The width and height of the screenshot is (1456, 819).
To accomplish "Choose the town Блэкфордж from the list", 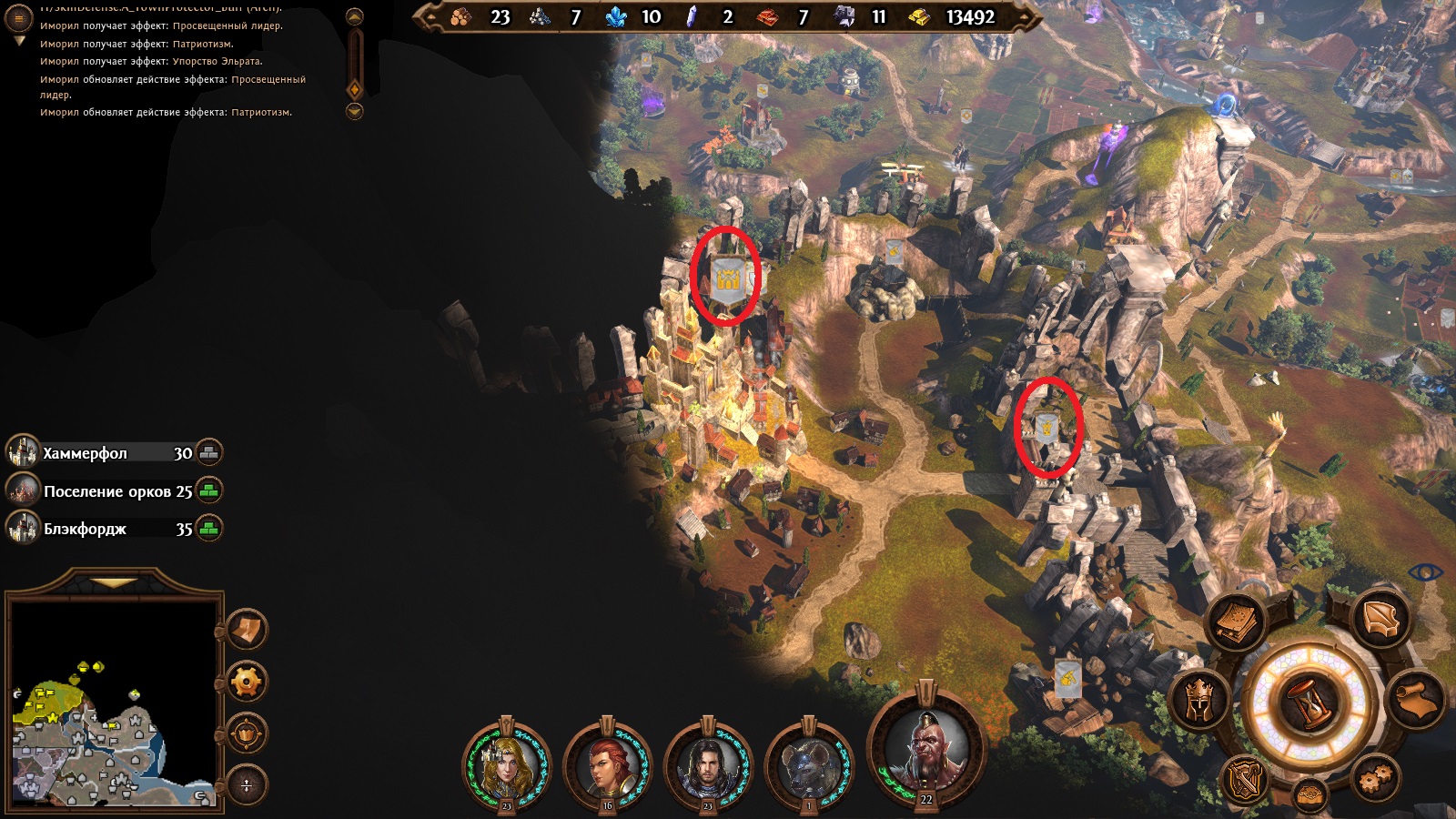I will pos(85,530).
